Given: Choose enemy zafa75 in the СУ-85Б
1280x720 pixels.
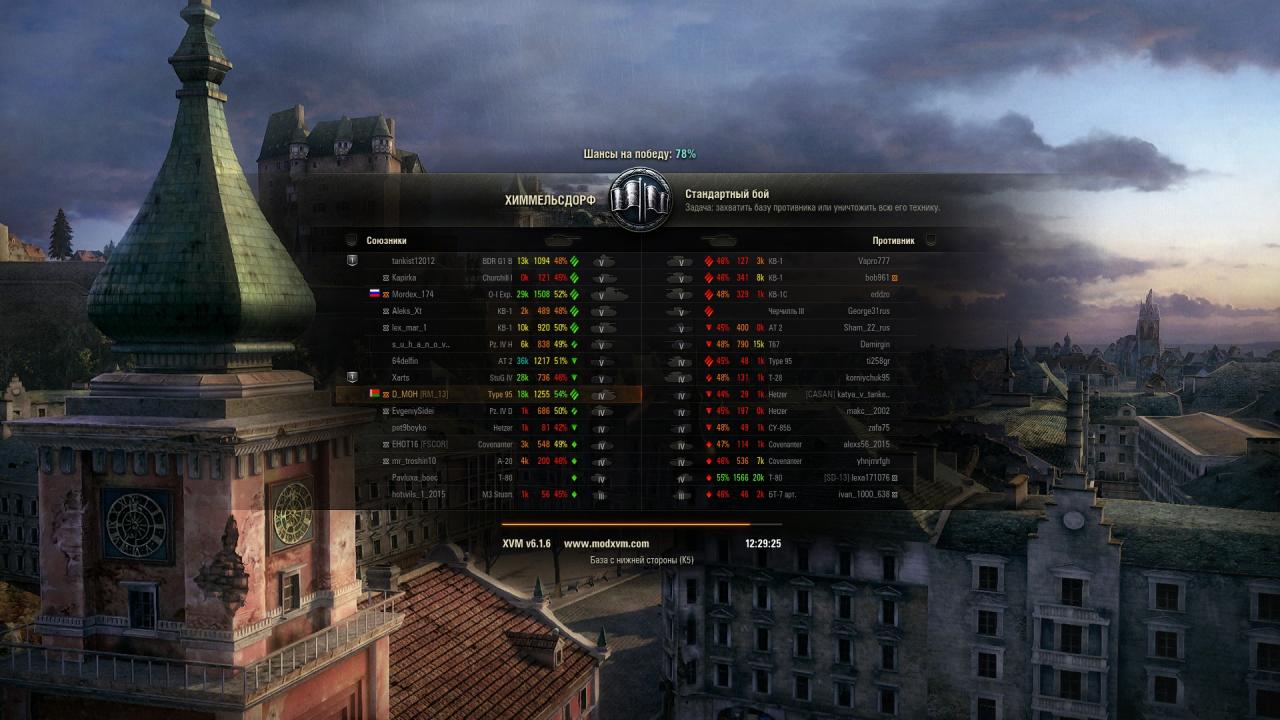Looking at the screenshot, I should pyautogui.click(x=878, y=428).
